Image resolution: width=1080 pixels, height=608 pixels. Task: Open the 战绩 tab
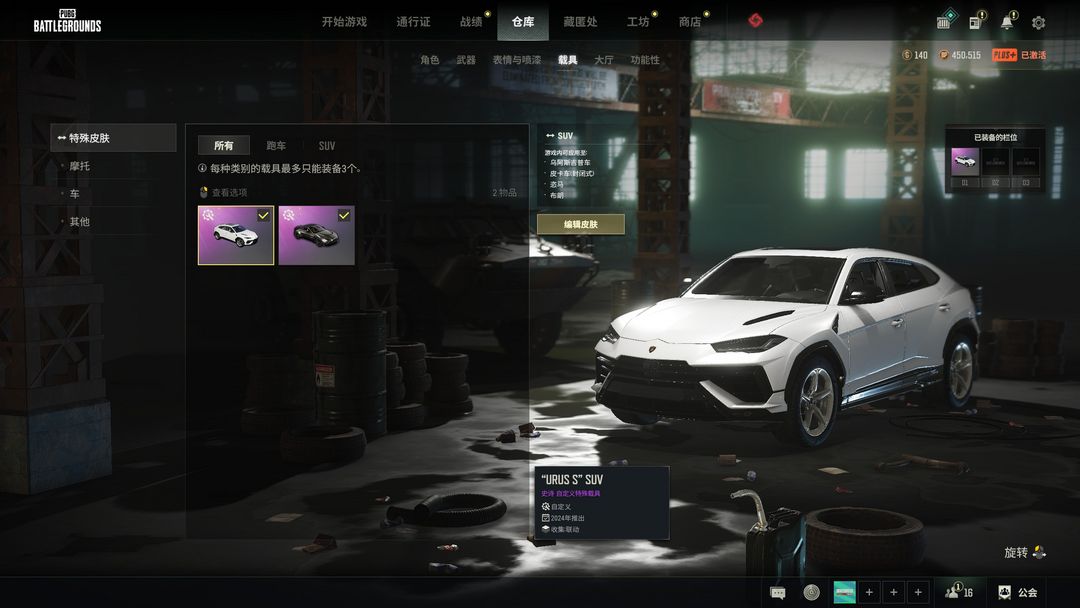coord(471,22)
